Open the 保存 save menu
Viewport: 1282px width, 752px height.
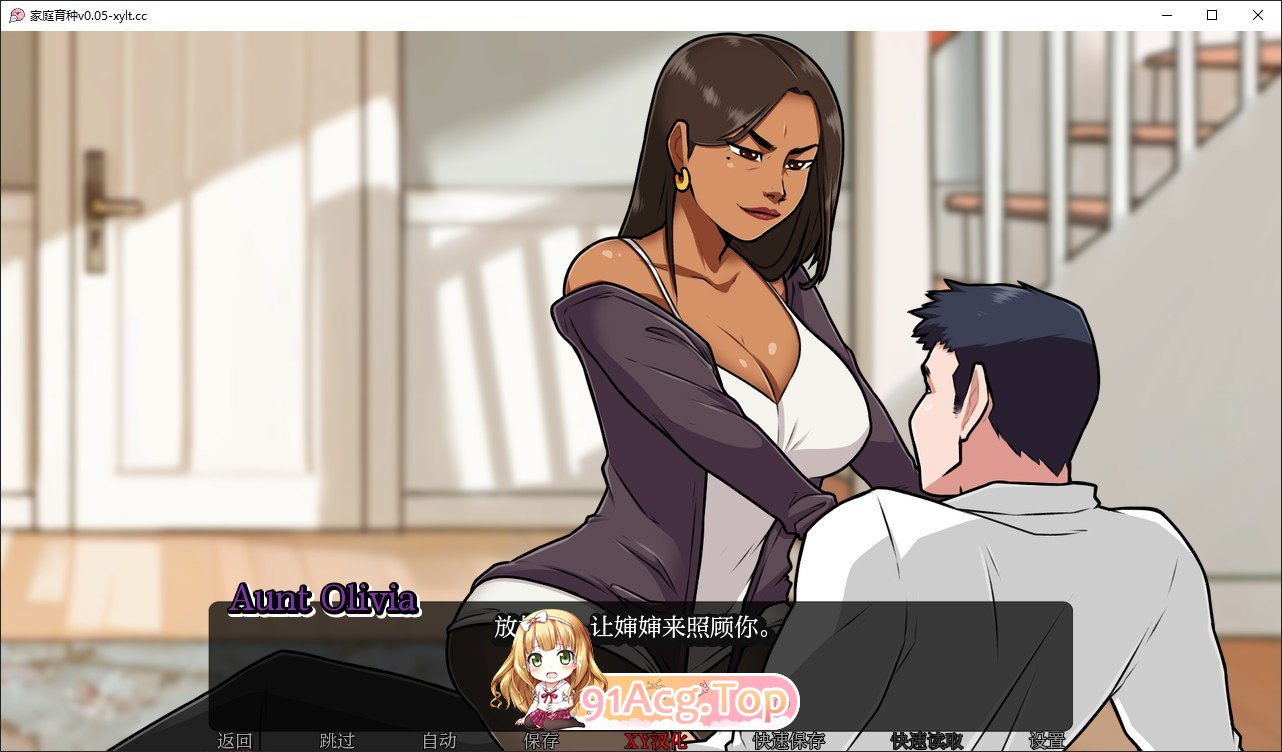point(538,742)
